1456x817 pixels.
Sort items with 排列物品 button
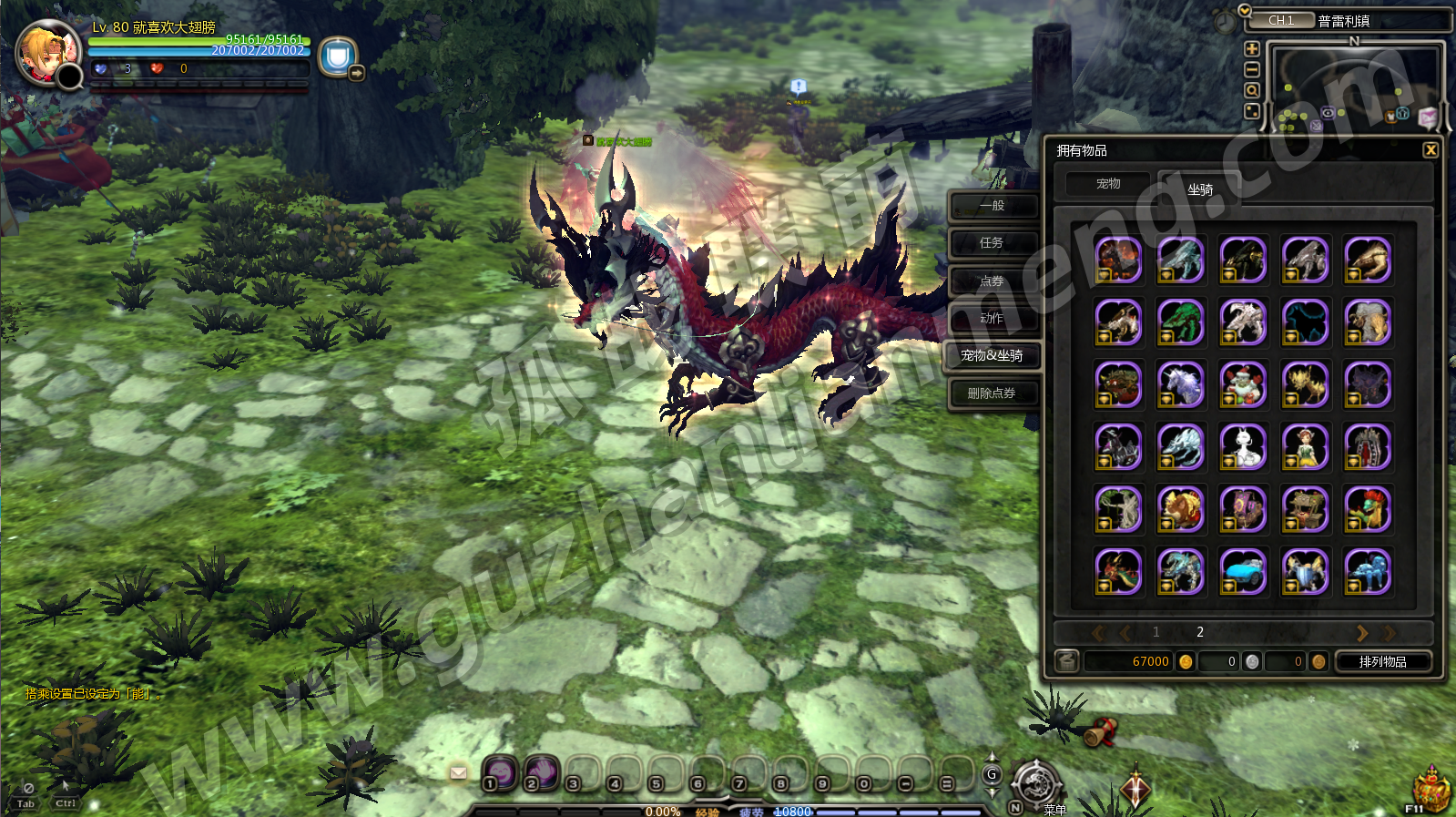pyautogui.click(x=1382, y=662)
